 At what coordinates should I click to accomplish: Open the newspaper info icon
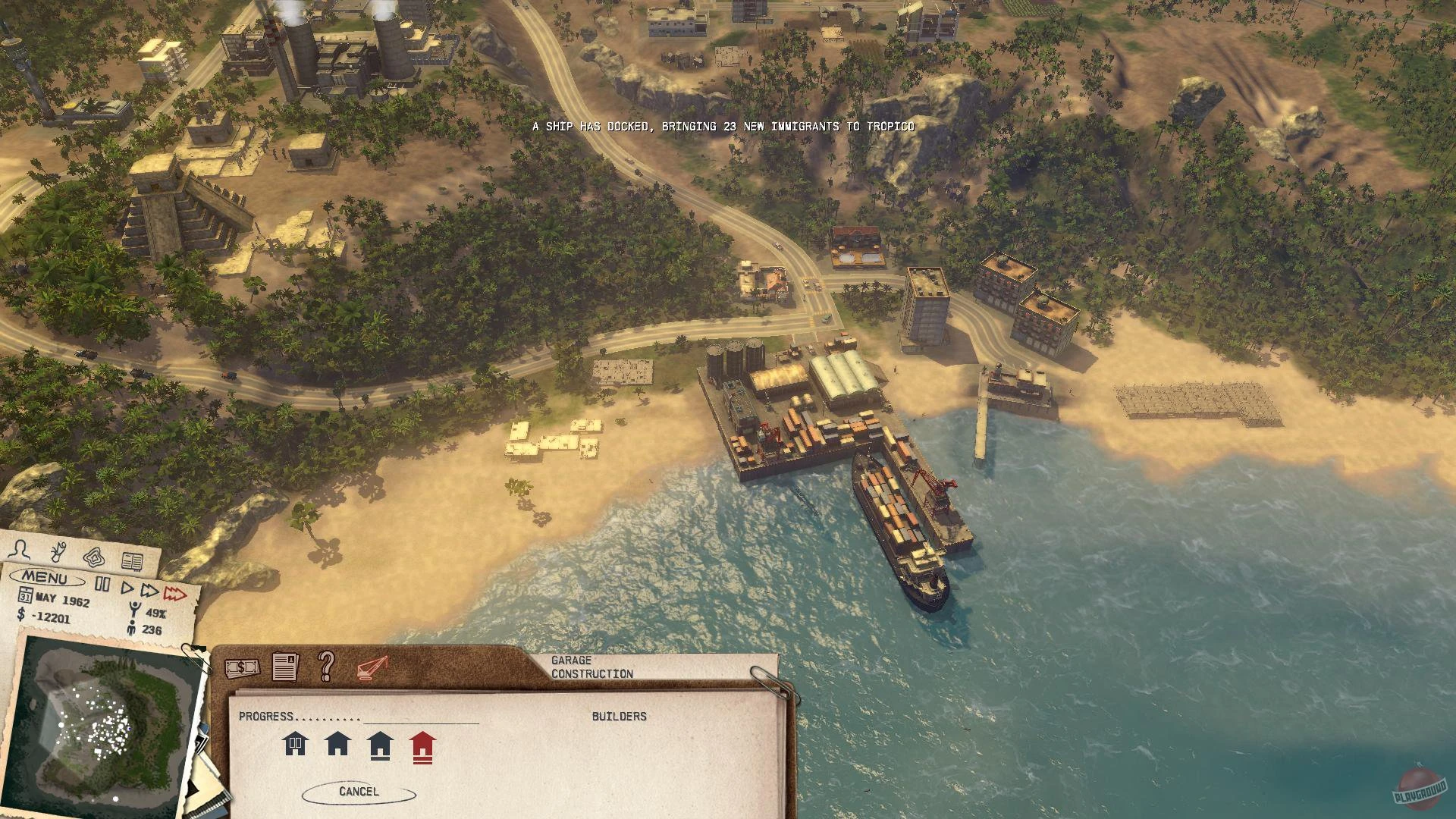point(285,667)
